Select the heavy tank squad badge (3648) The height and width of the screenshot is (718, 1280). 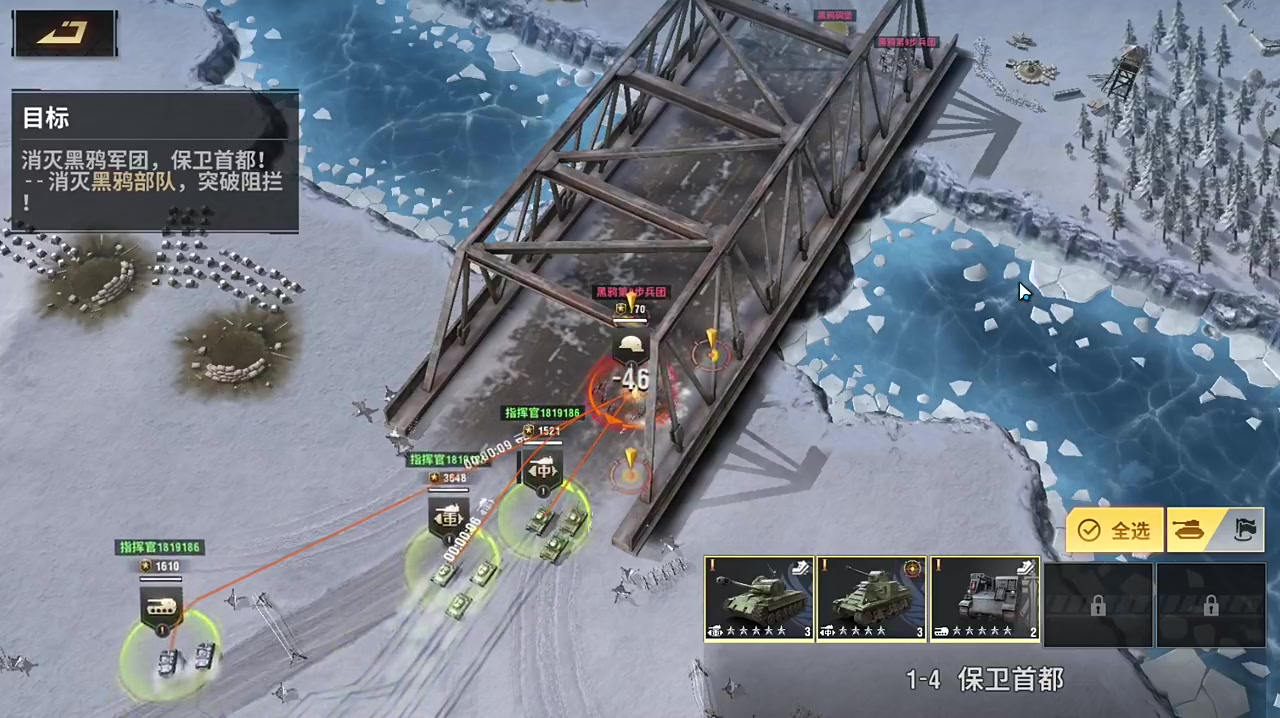449,518
